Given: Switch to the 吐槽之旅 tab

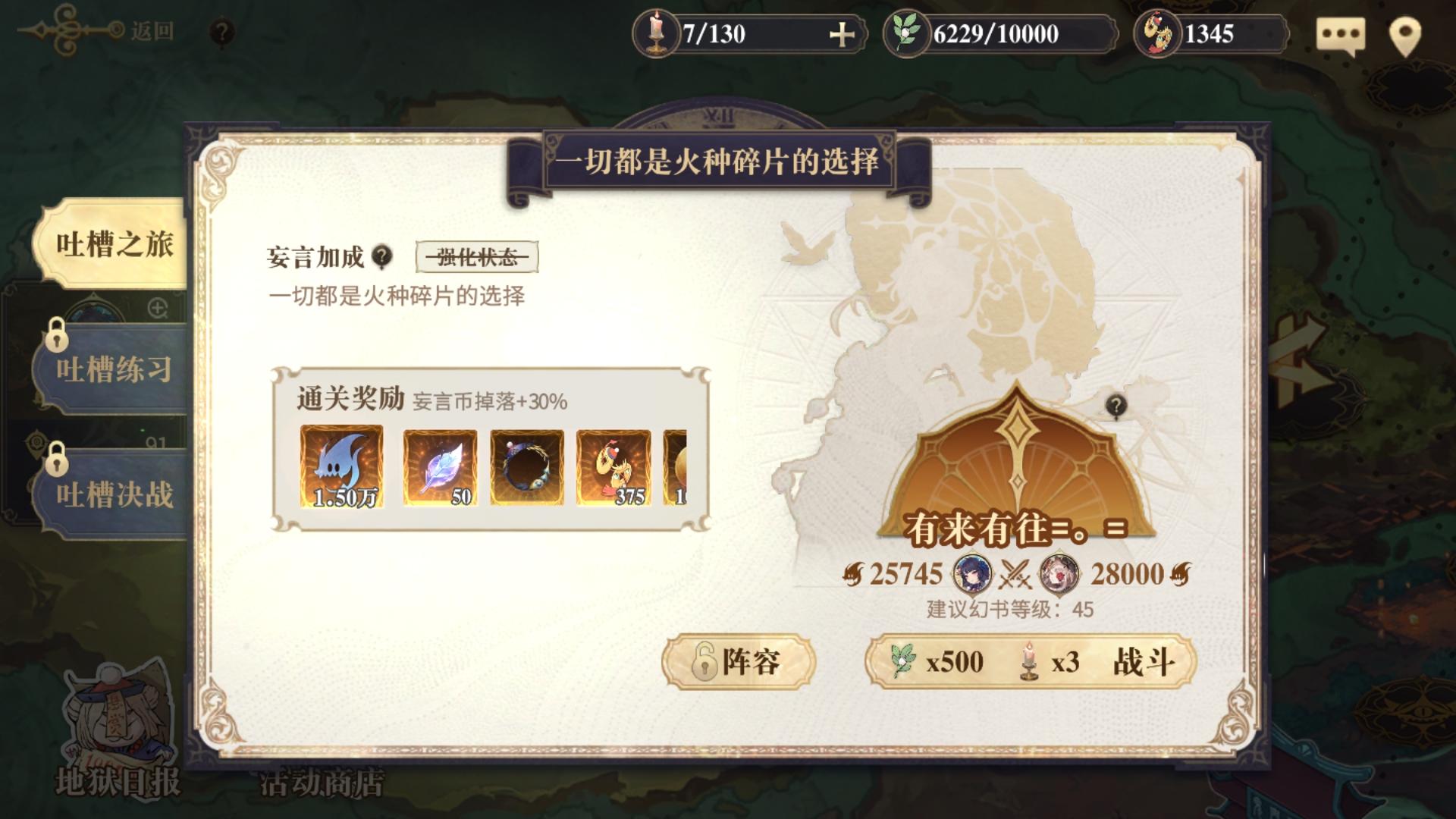Looking at the screenshot, I should click(114, 245).
